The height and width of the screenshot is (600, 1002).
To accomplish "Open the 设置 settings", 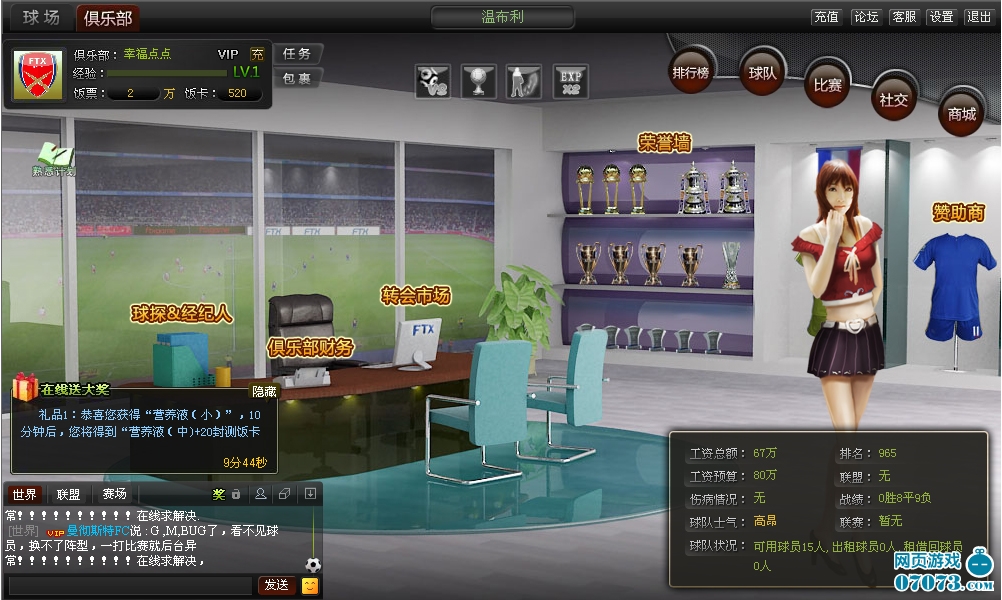I will 941,17.
